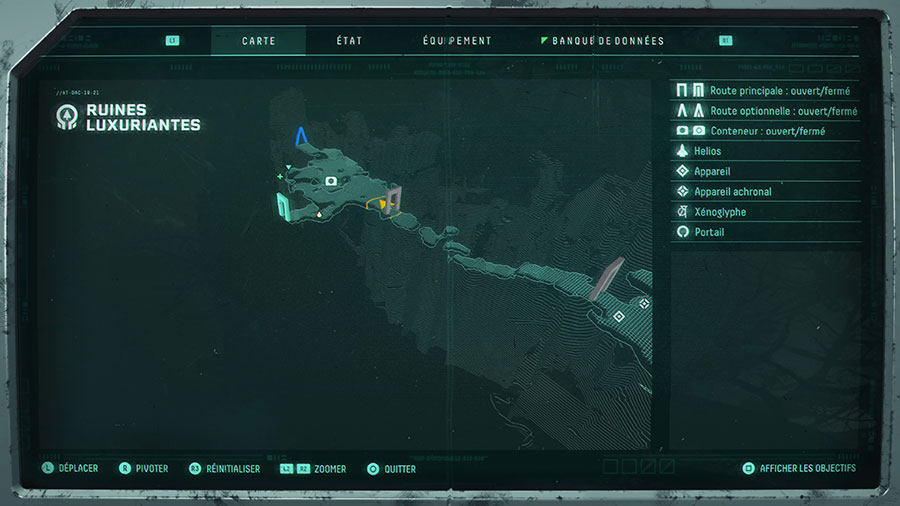Open the ÉTAT tab

349,41
